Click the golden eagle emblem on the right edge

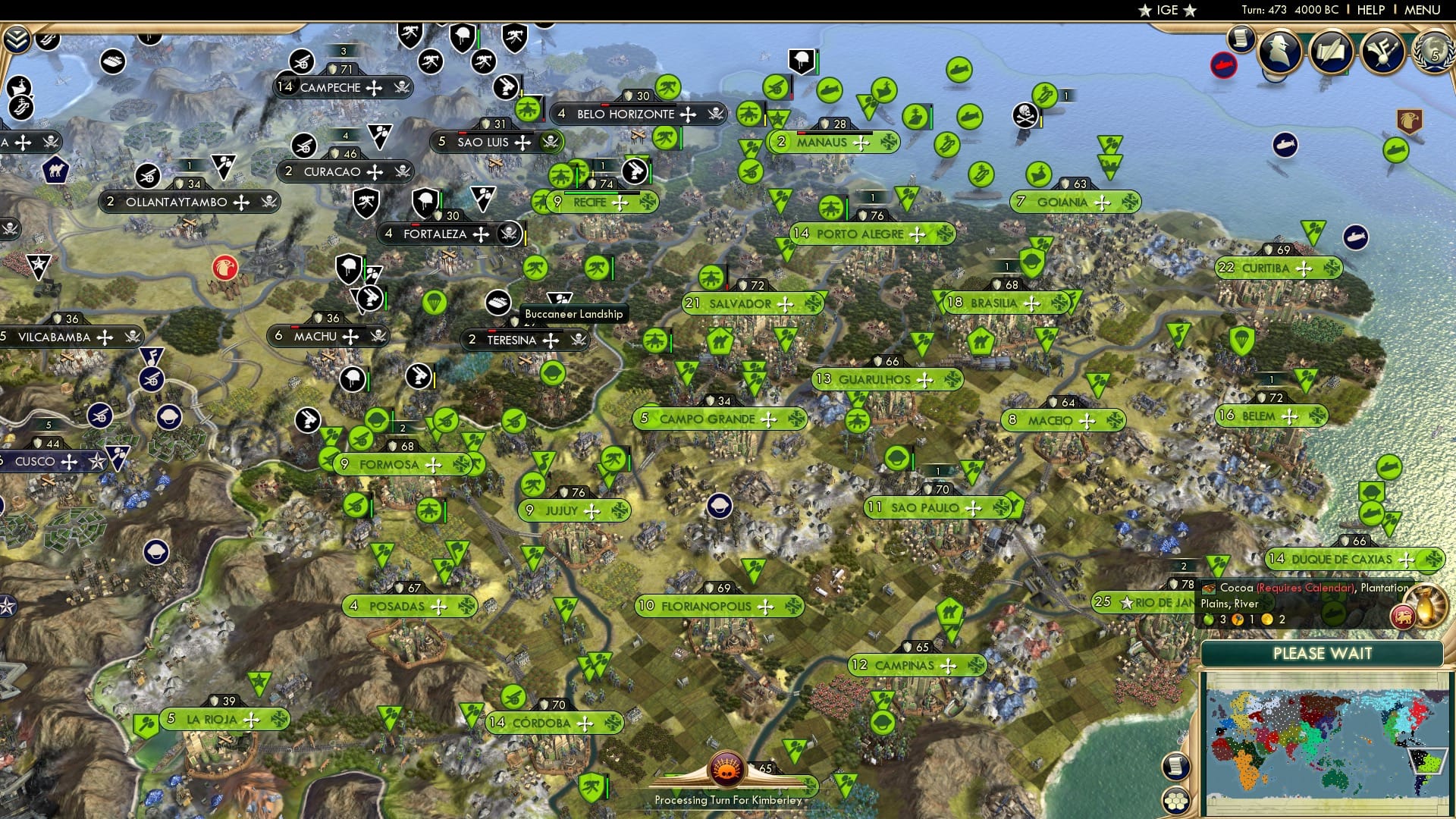1410,120
